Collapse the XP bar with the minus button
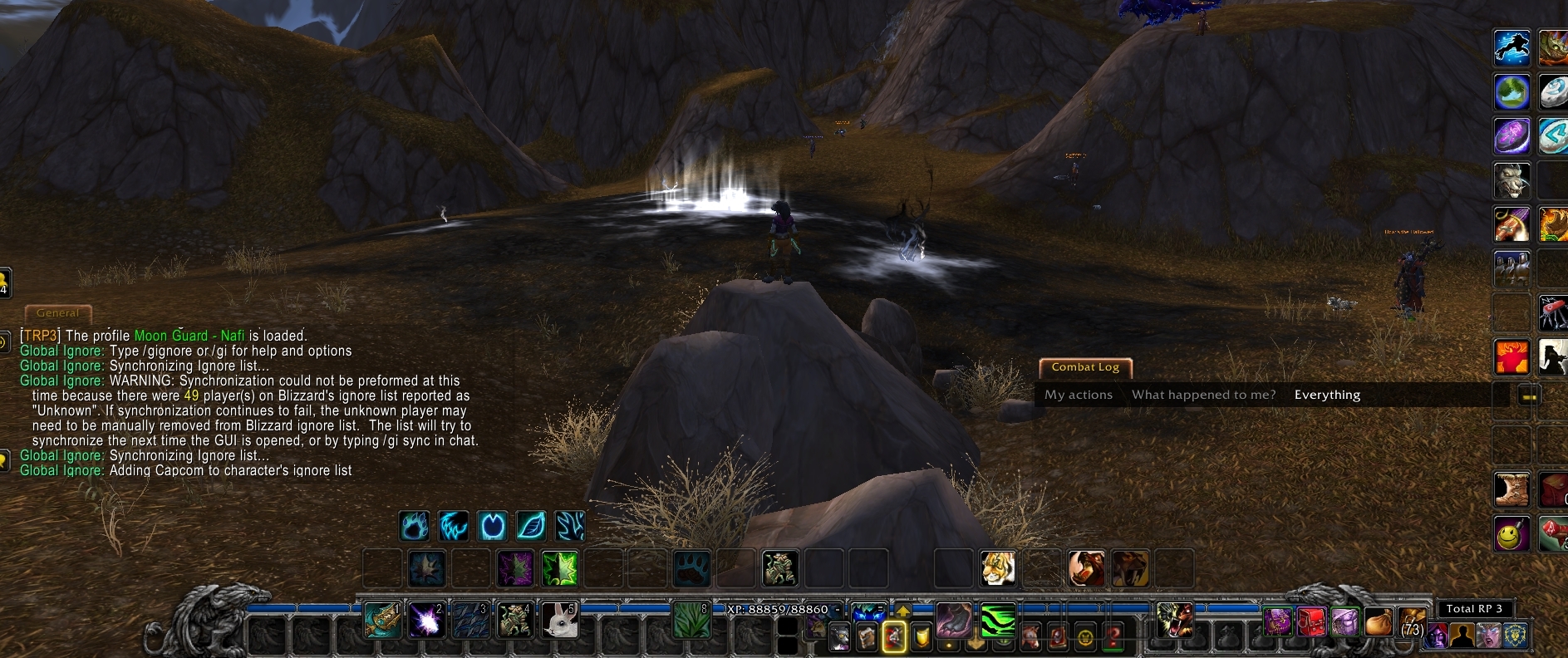The width and height of the screenshot is (1568, 658). click(837, 609)
